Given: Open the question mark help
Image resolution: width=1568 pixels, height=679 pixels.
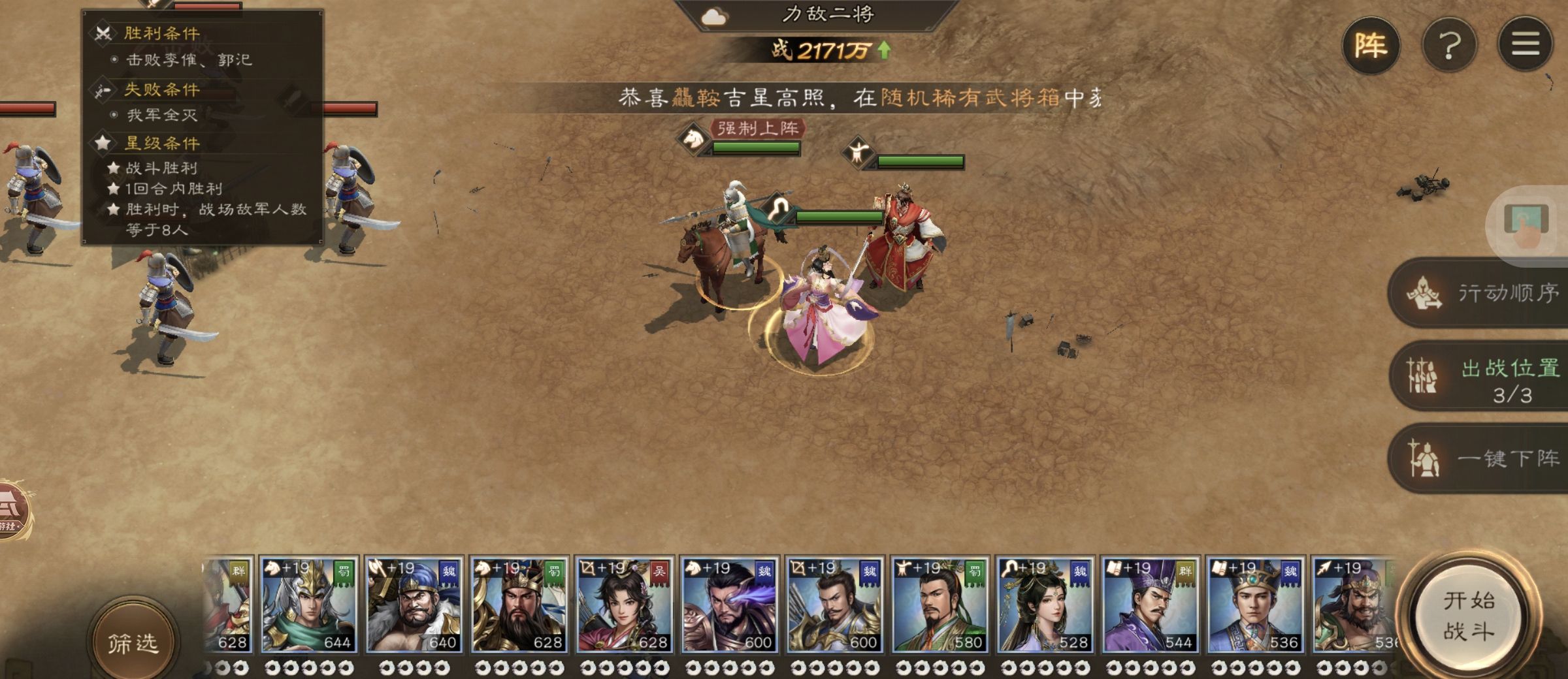Looking at the screenshot, I should (x=1449, y=46).
